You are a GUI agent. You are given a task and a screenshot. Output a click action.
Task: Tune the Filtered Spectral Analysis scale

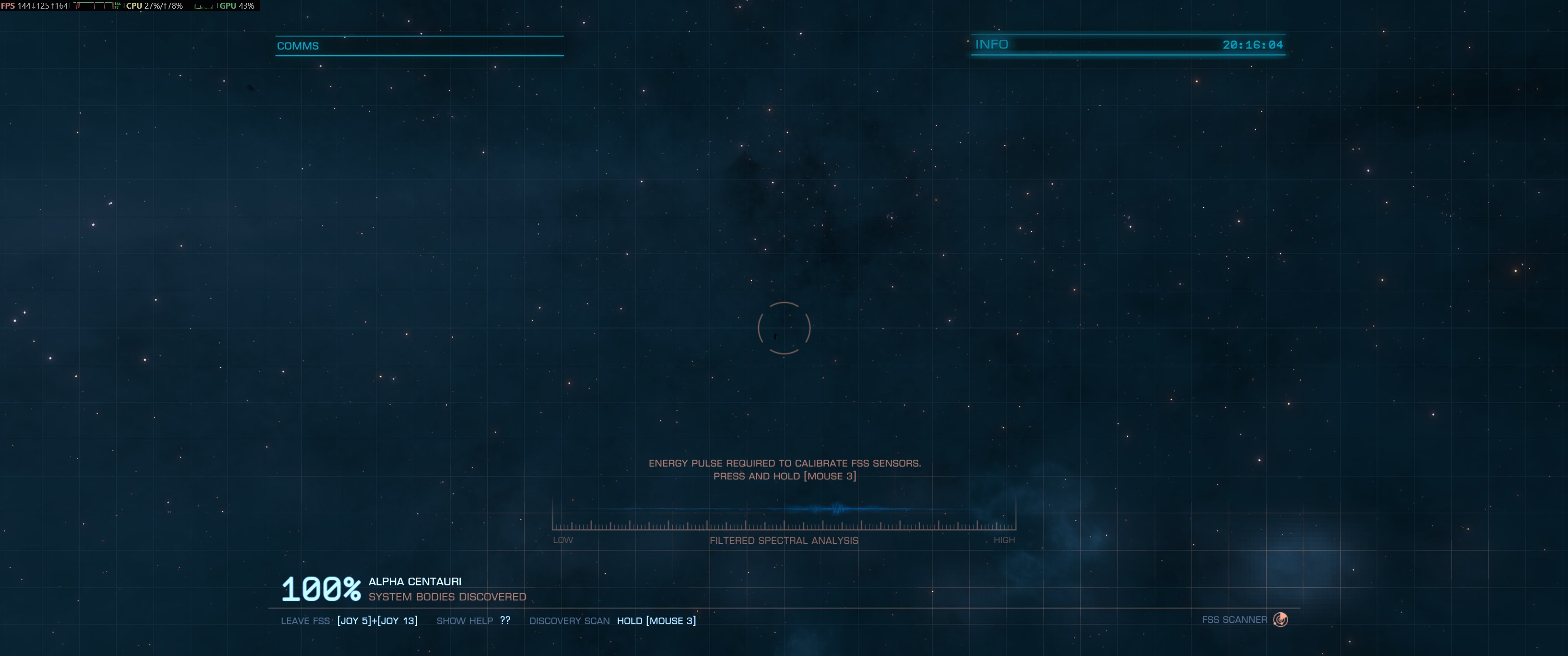pyautogui.click(x=784, y=523)
